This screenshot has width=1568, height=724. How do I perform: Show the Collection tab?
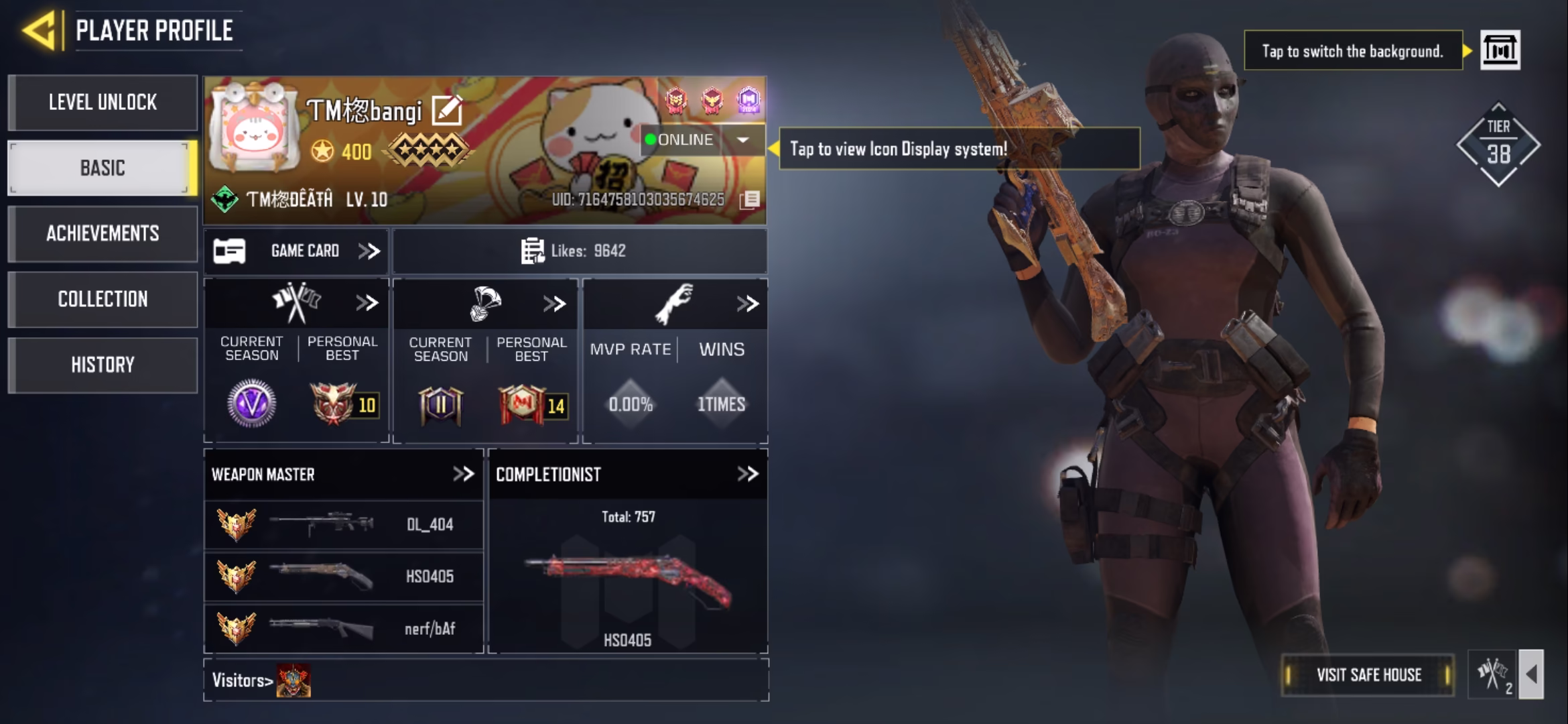point(103,299)
